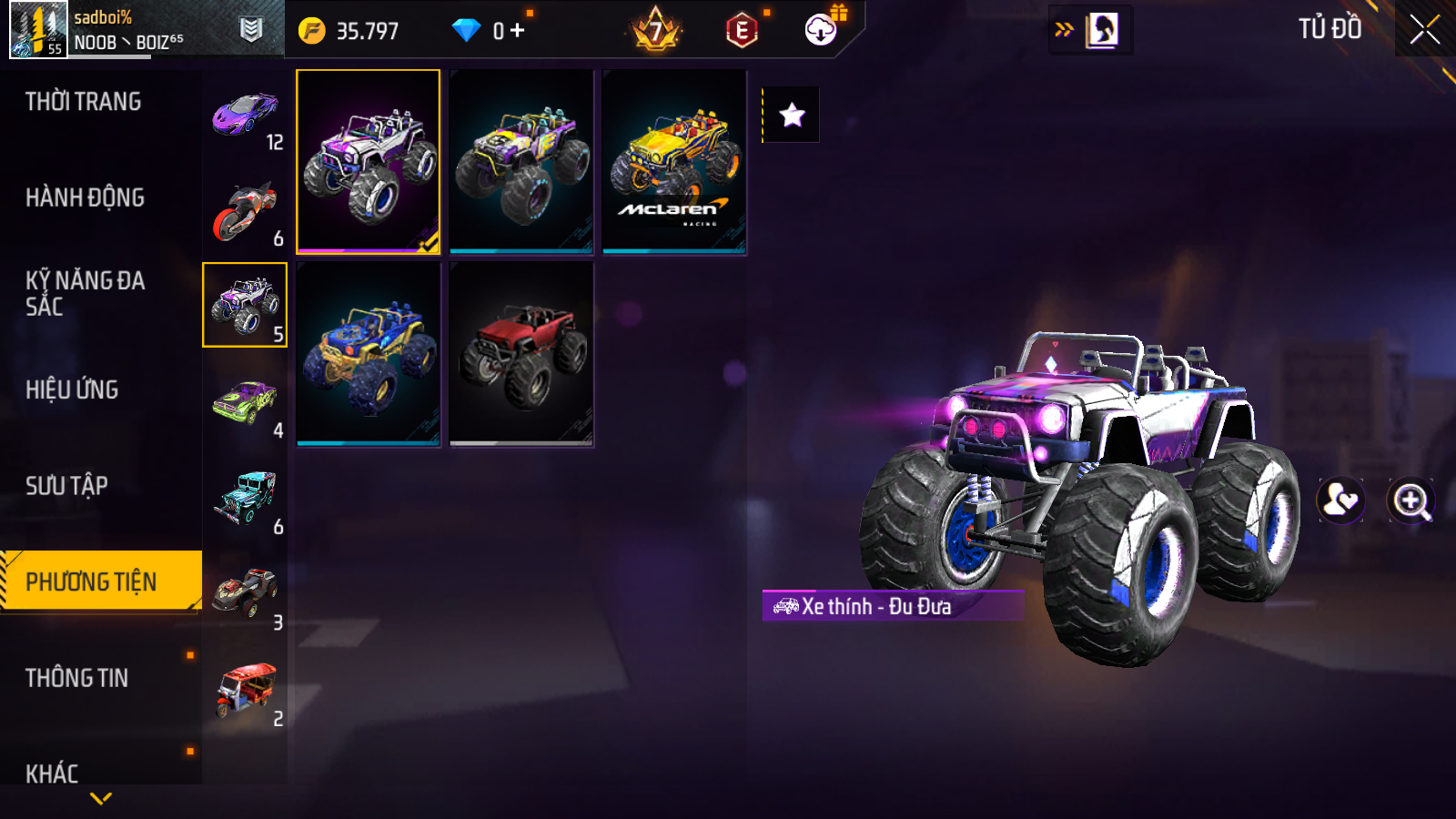This screenshot has height=819, width=1456.
Task: Select the Hiệu Ứng category
Action: (72, 389)
